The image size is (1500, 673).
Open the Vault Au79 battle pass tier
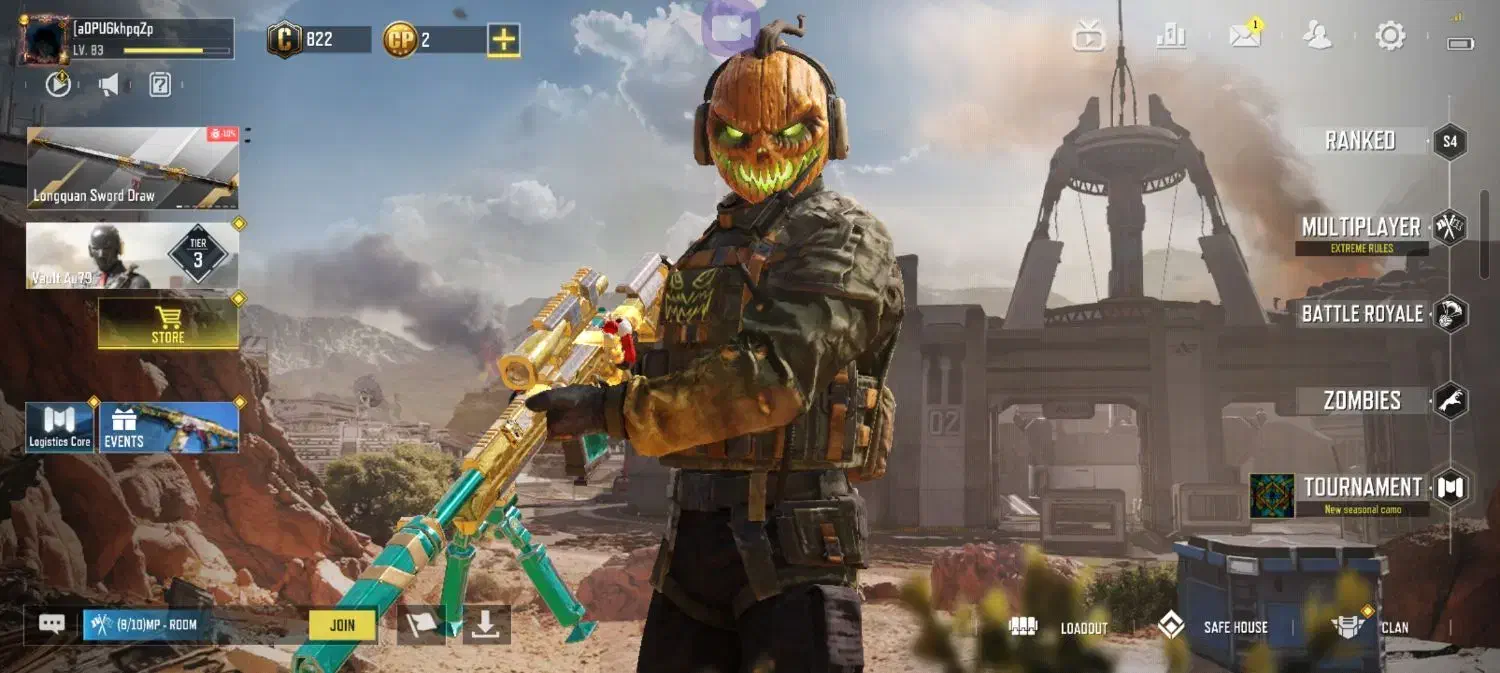pyautogui.click(x=132, y=256)
